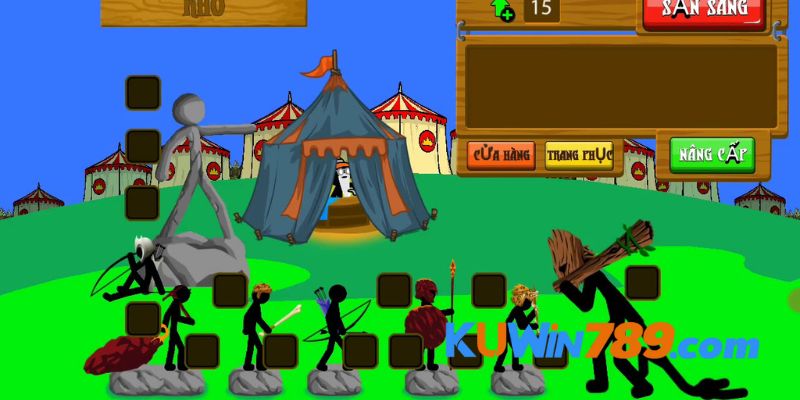Open the CỬA HÀNG shop
Image resolution: width=800 pixels, height=400 pixels.
pyautogui.click(x=501, y=156)
